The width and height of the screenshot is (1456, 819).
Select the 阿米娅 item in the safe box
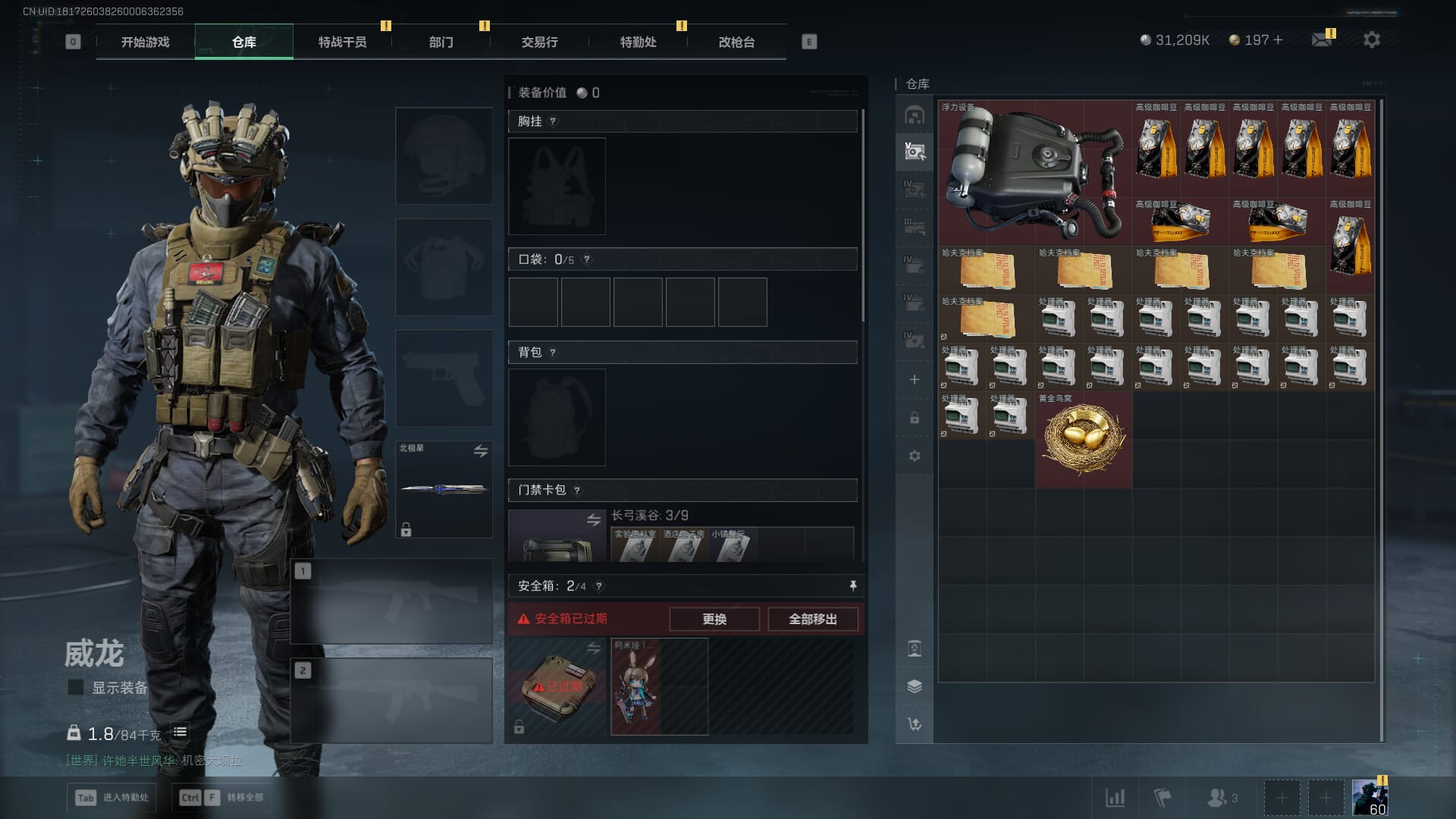point(636,686)
